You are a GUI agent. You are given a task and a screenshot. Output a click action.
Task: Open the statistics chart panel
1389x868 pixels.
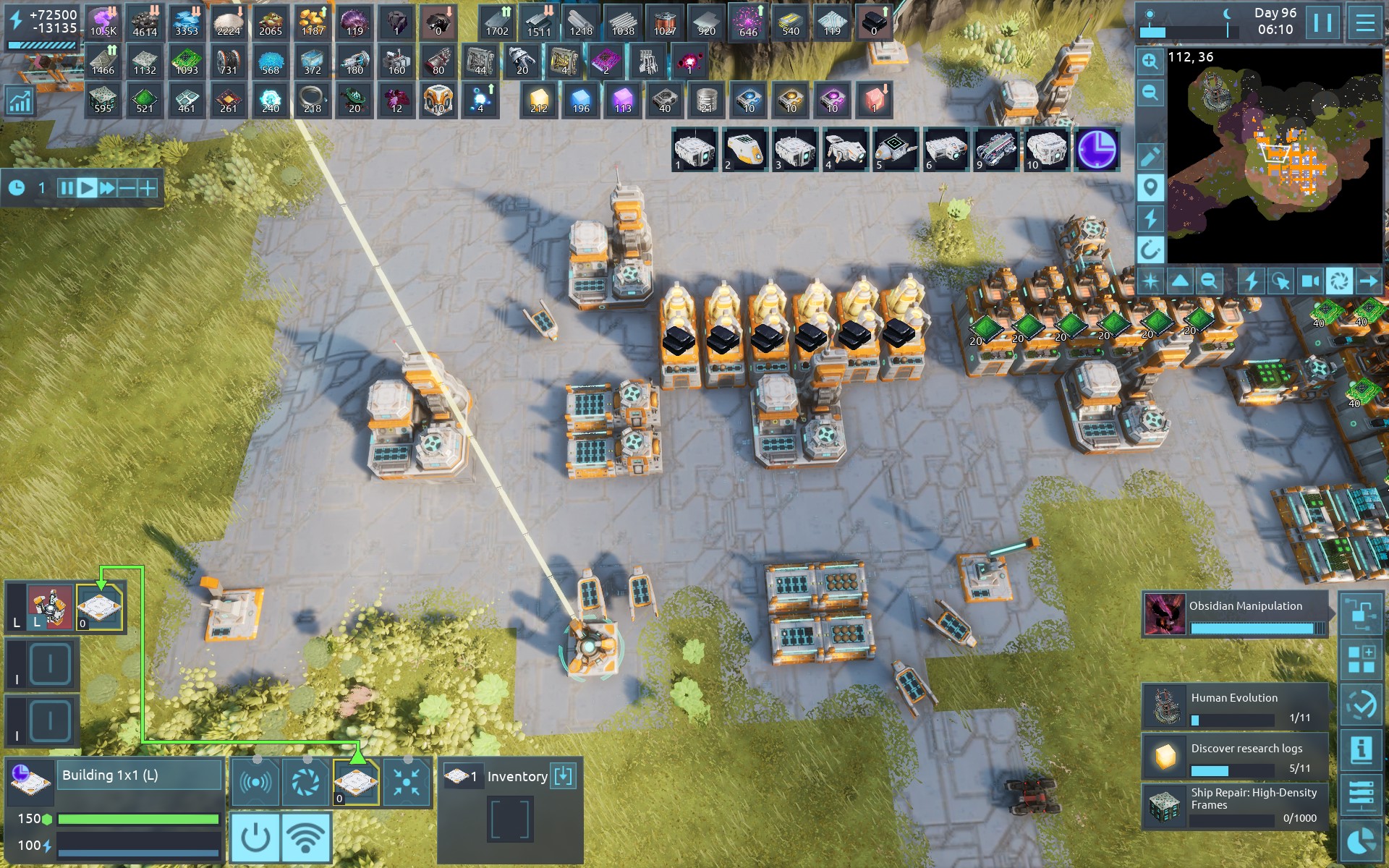[20, 101]
